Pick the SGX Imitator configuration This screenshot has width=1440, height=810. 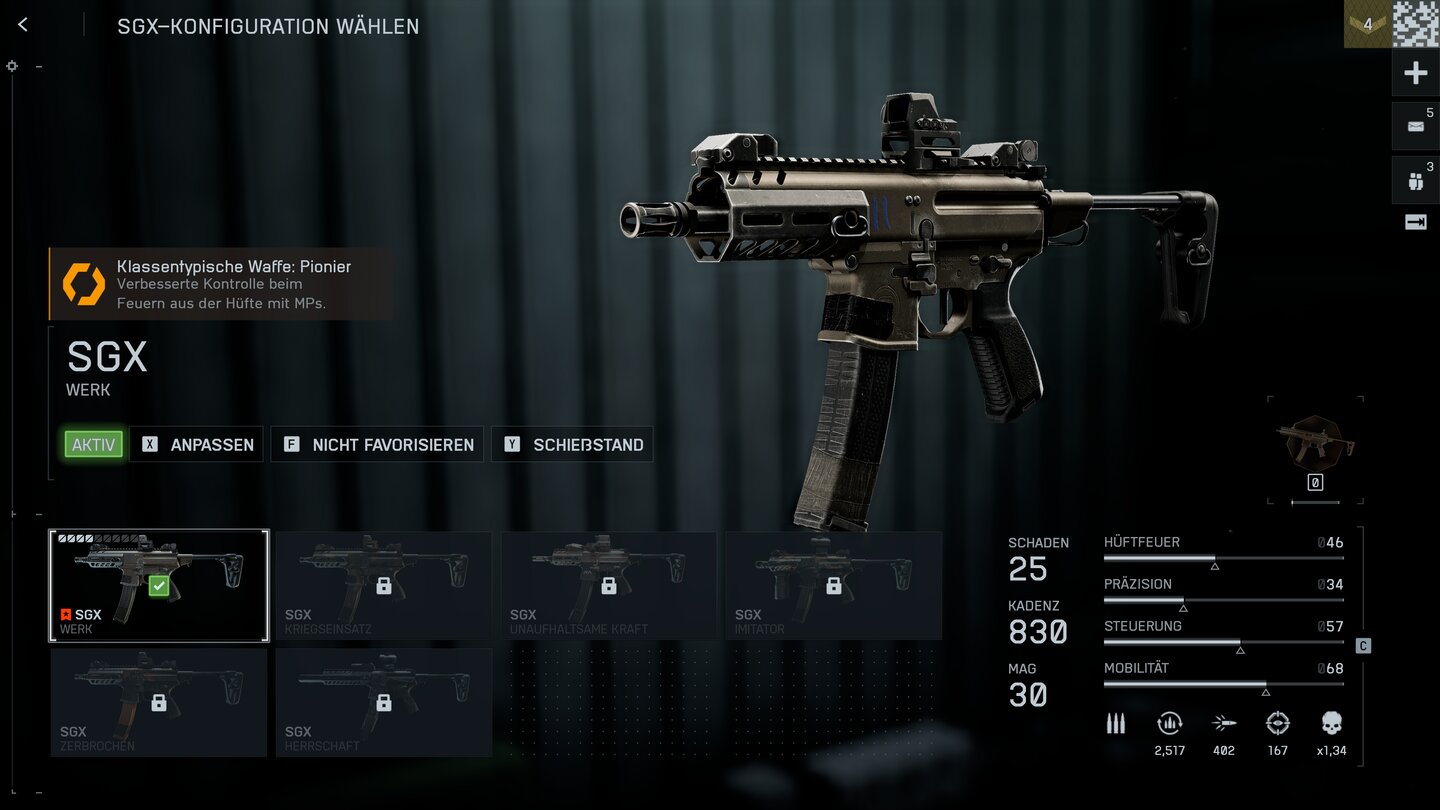click(833, 585)
